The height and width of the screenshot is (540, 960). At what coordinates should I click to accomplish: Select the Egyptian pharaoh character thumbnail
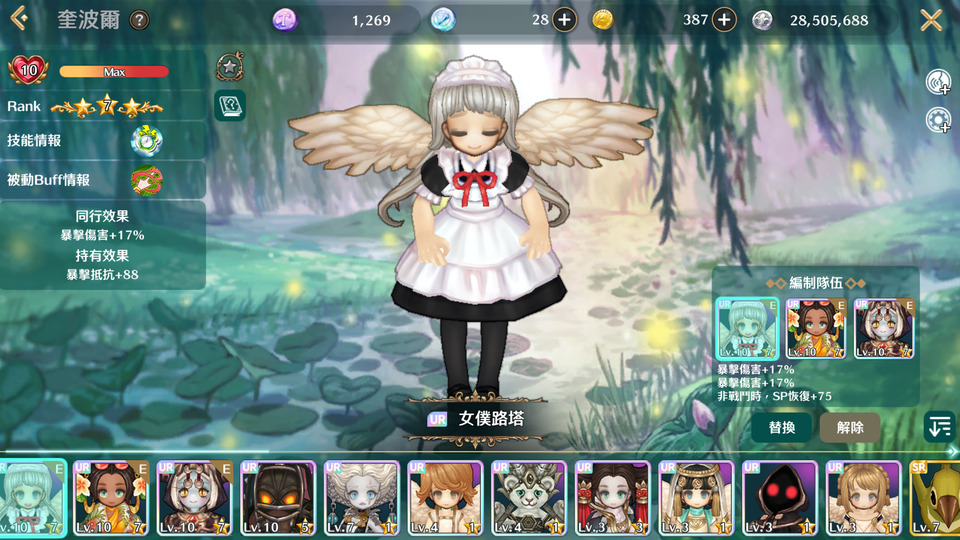tap(696, 498)
